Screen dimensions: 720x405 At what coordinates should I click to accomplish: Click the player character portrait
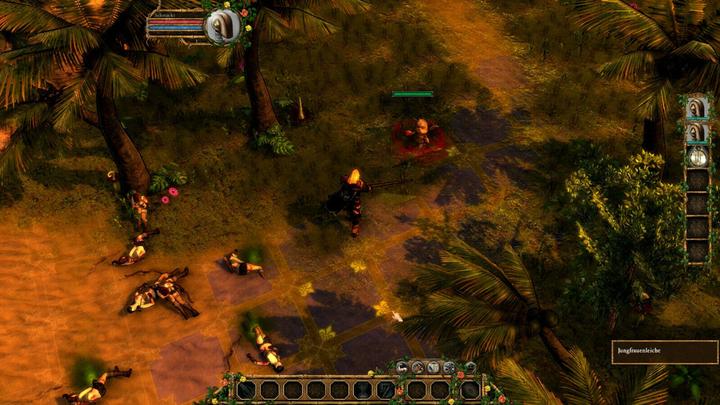click(220, 27)
